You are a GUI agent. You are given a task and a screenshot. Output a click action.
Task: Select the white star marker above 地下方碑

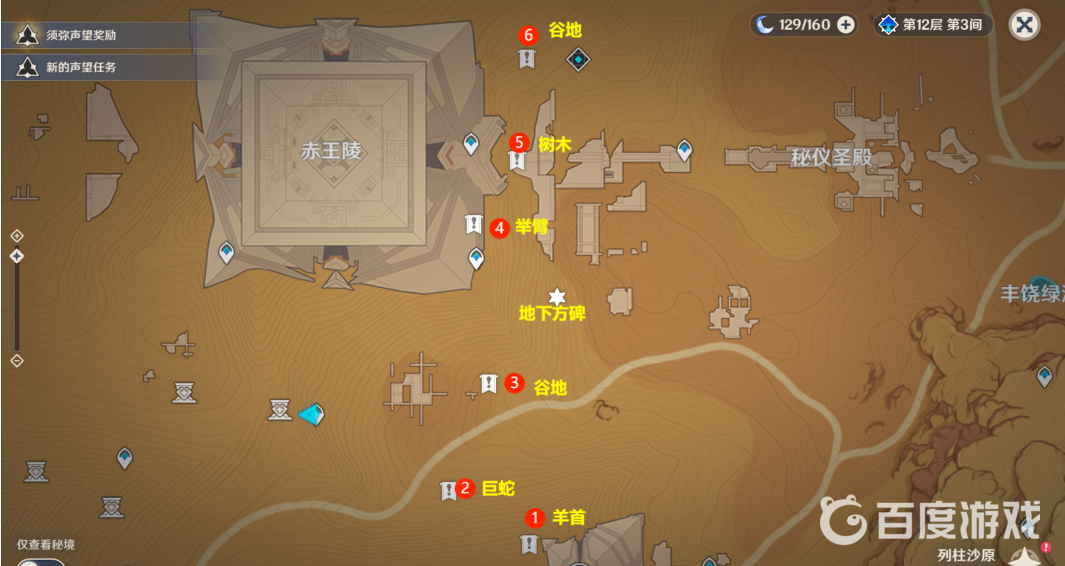pyautogui.click(x=557, y=296)
